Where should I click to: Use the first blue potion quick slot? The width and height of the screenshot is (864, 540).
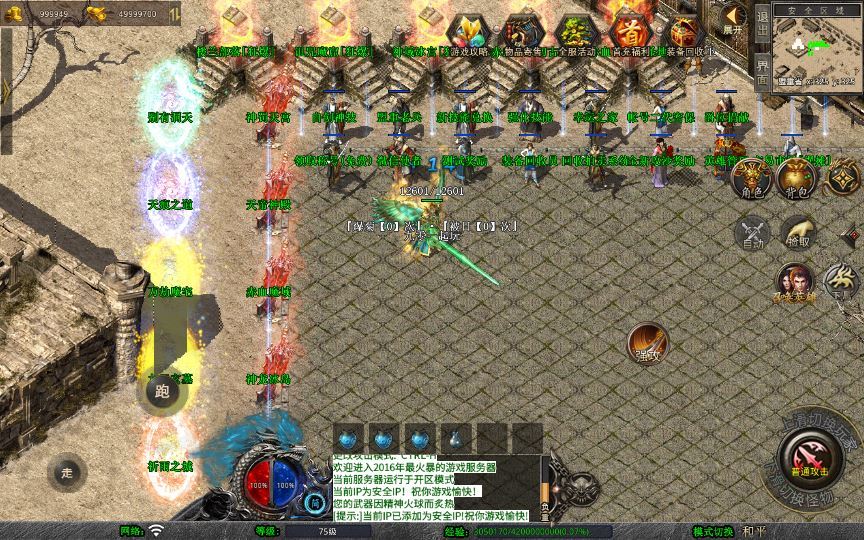click(x=348, y=438)
